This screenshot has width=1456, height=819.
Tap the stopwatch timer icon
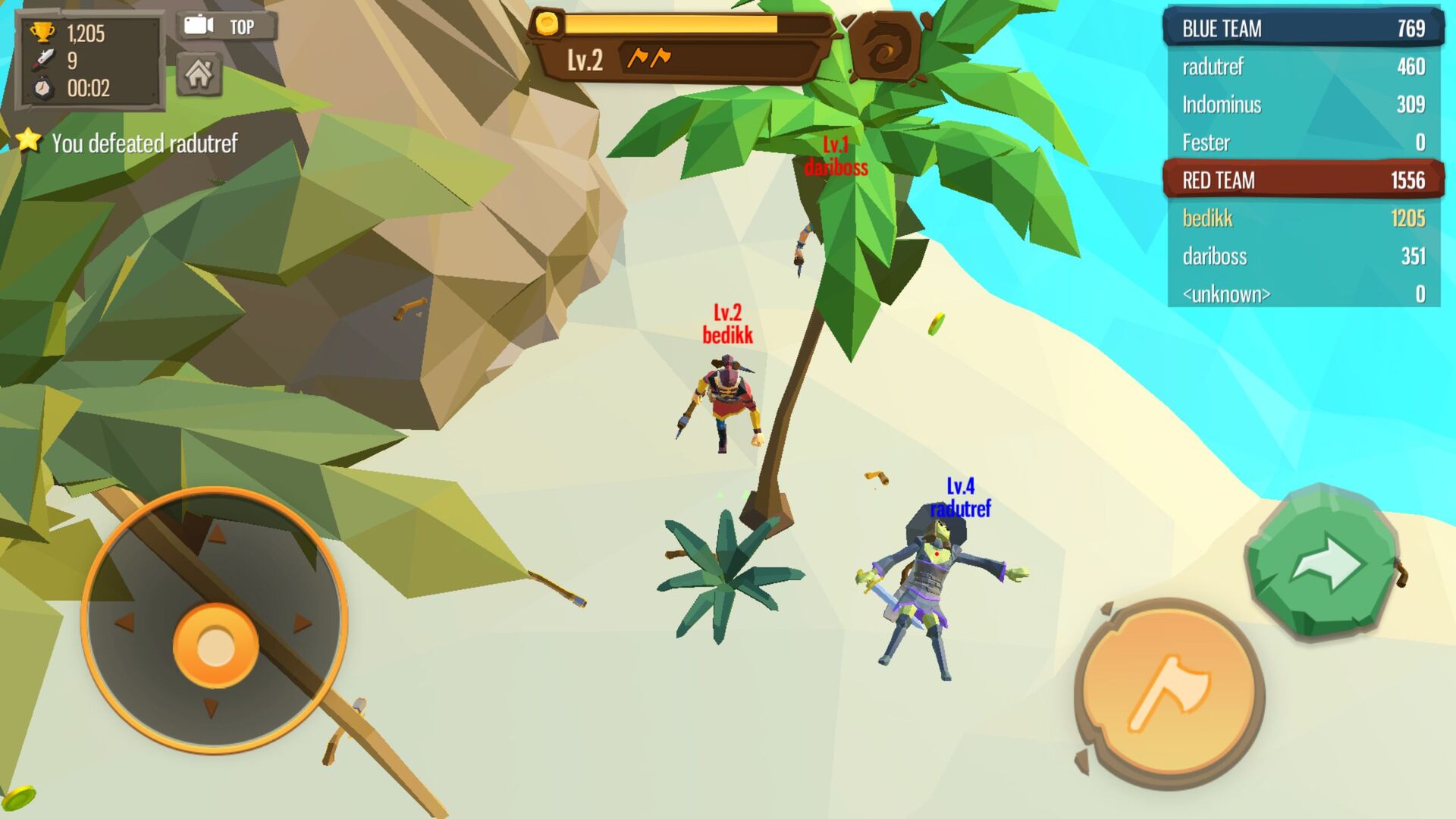[x=44, y=87]
